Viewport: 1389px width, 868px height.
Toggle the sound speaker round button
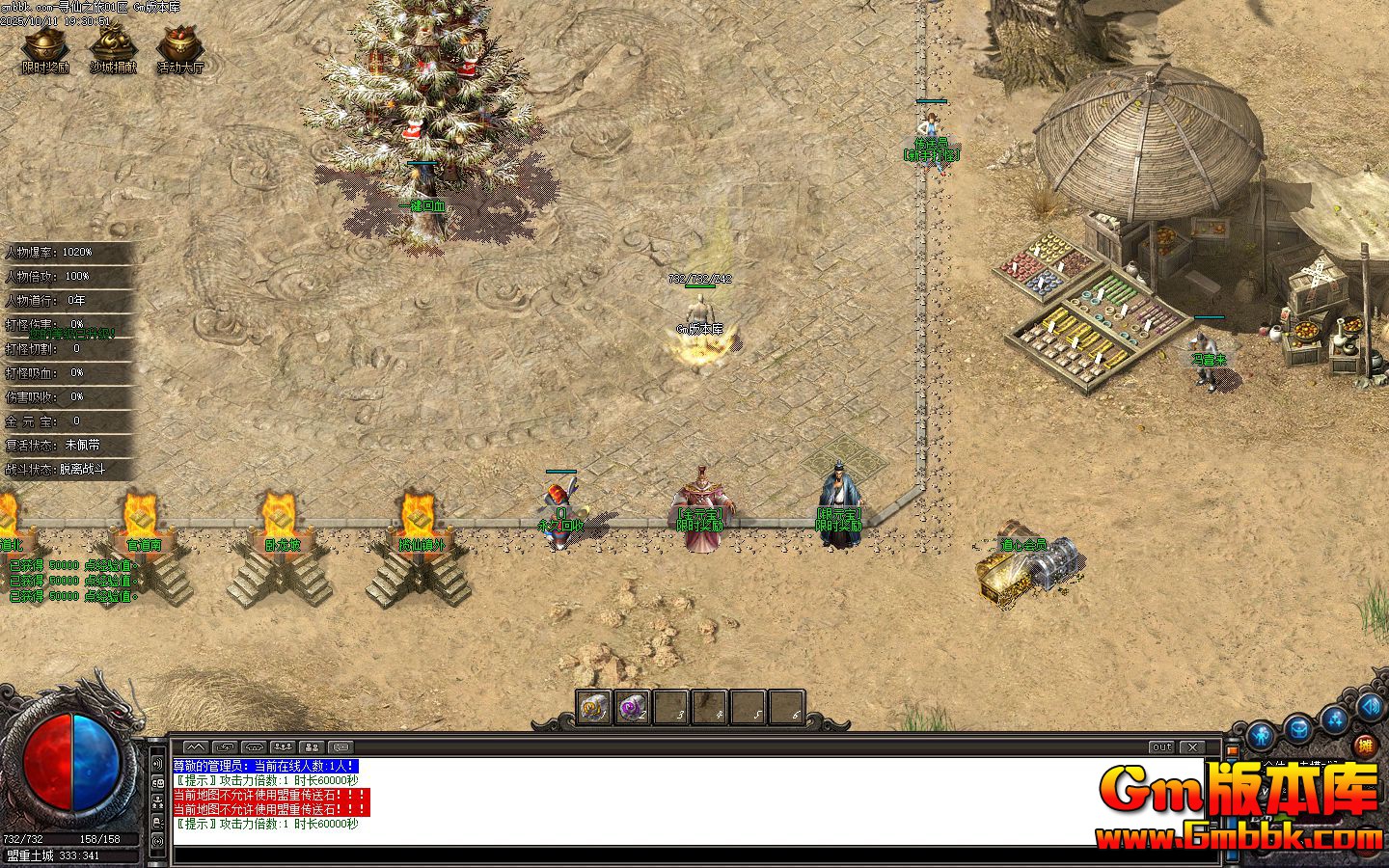[x=1370, y=707]
